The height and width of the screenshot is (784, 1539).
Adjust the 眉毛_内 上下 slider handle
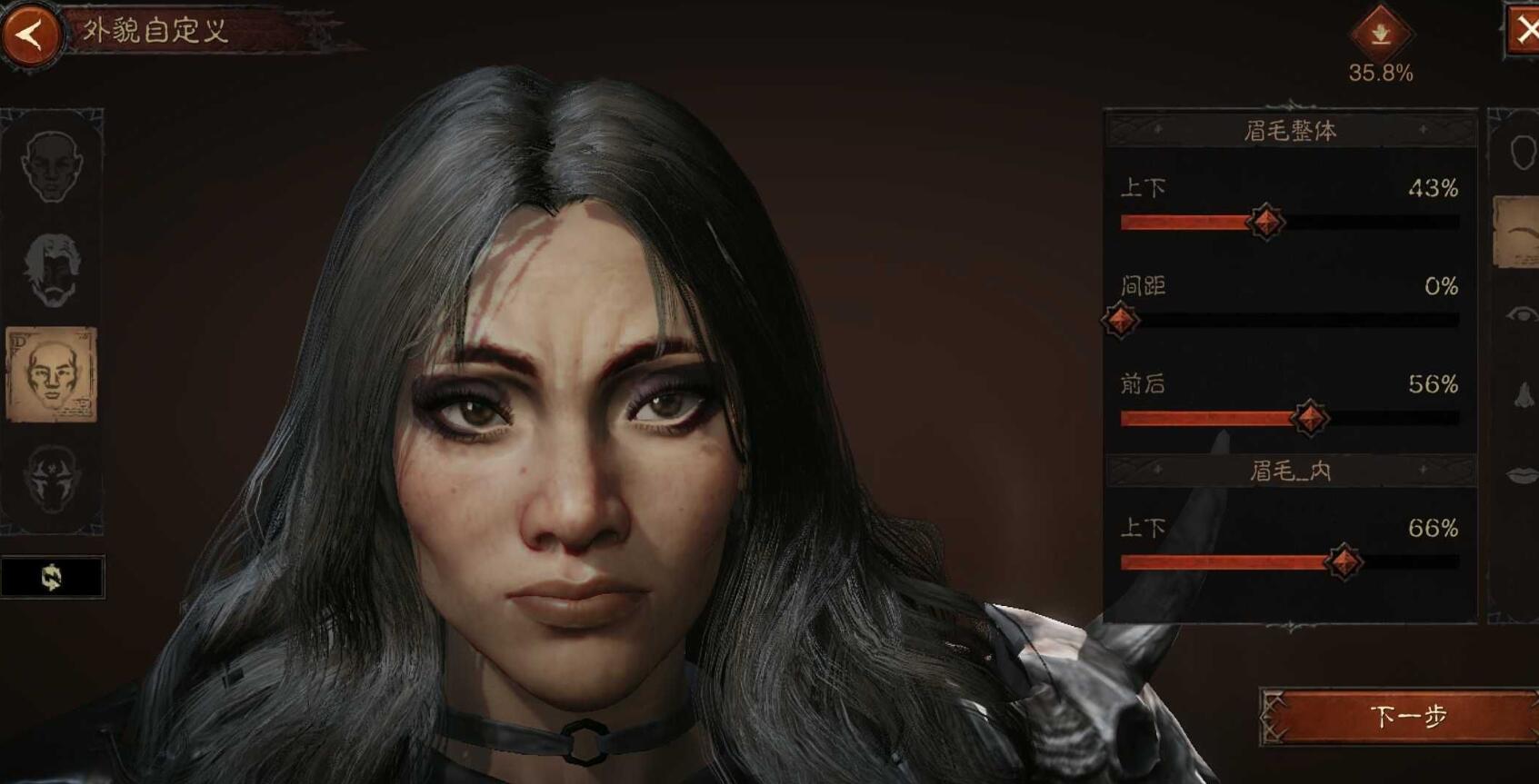click(x=1344, y=561)
